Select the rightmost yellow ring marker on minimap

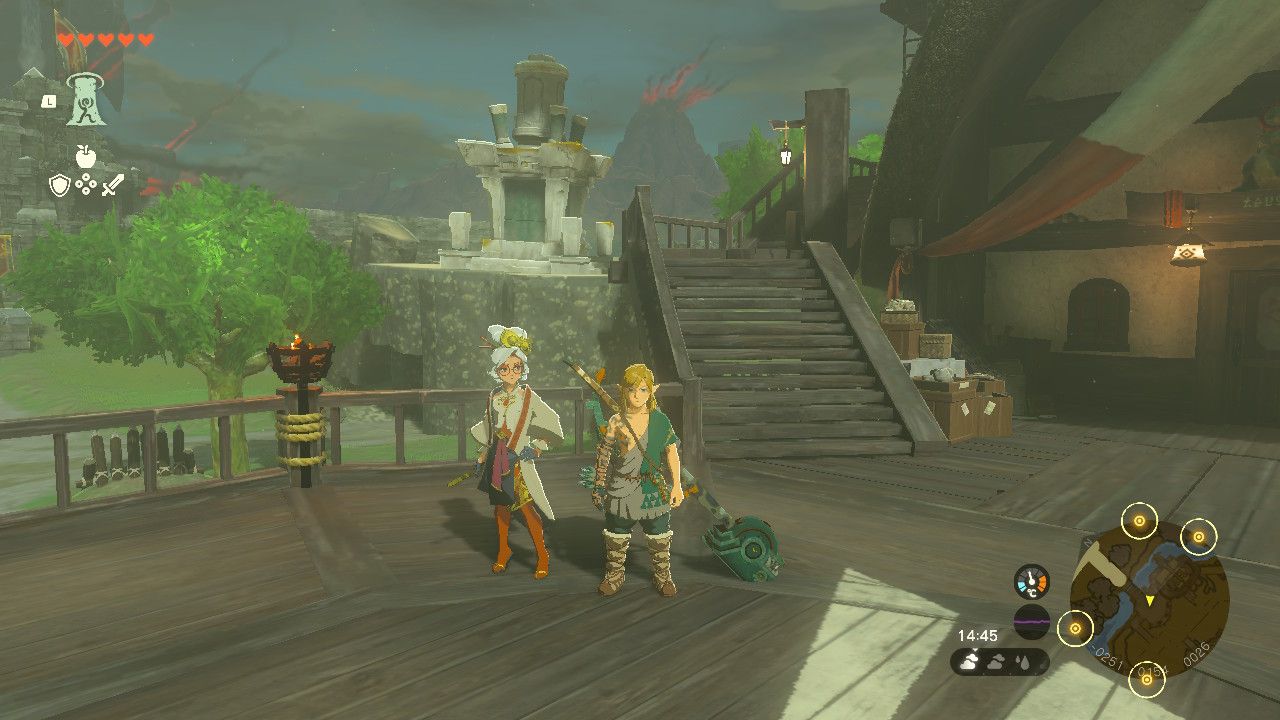(1199, 537)
